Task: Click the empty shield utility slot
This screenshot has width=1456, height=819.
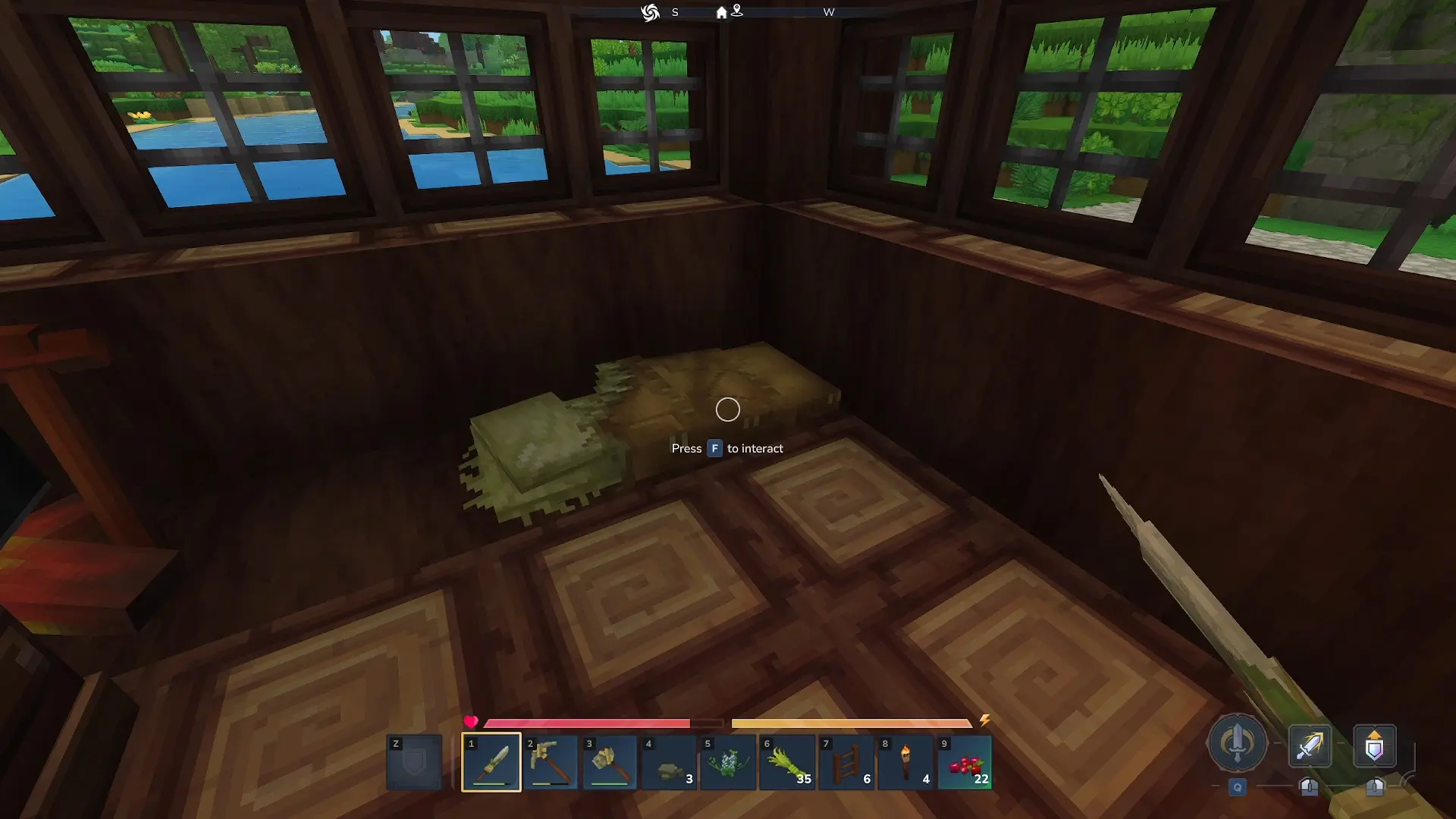Action: click(414, 761)
